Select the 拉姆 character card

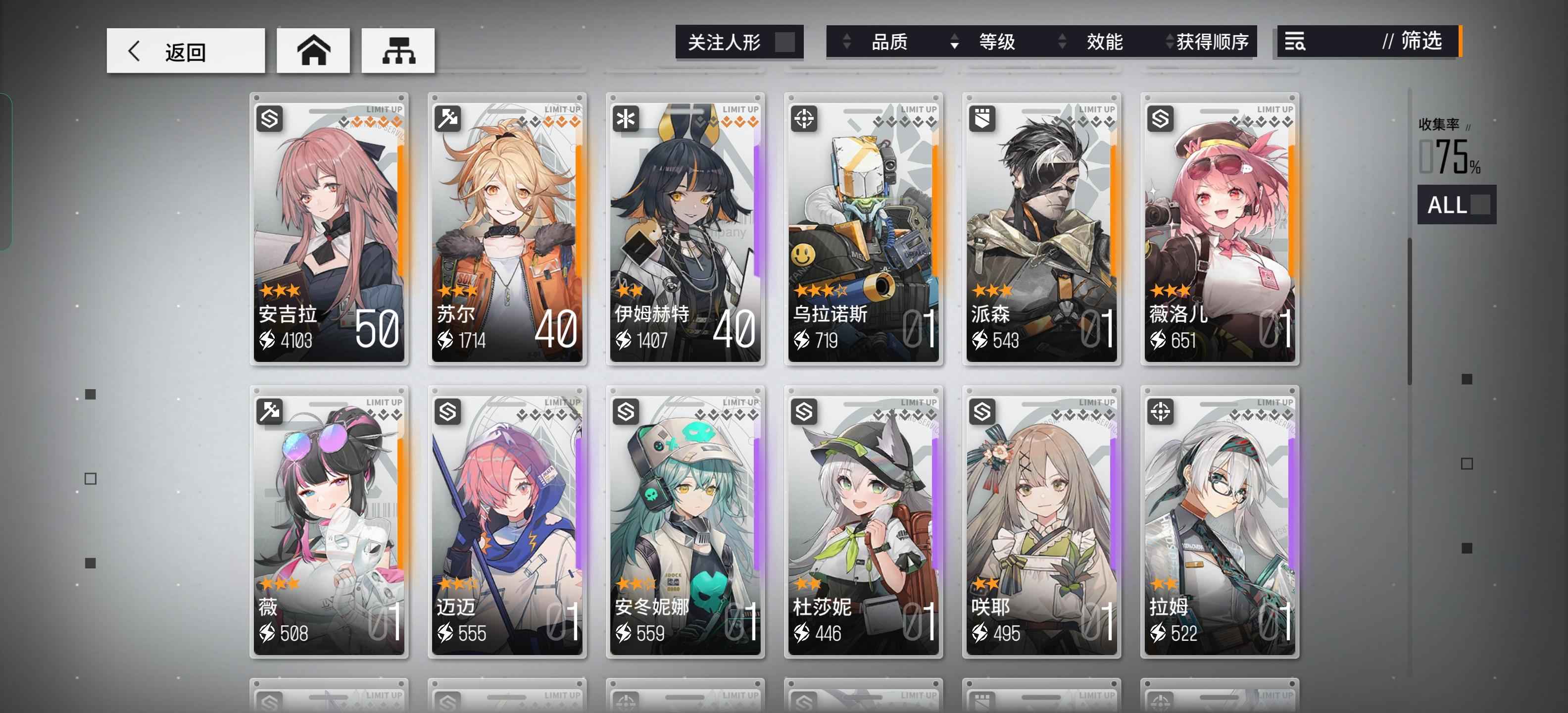[1220, 522]
